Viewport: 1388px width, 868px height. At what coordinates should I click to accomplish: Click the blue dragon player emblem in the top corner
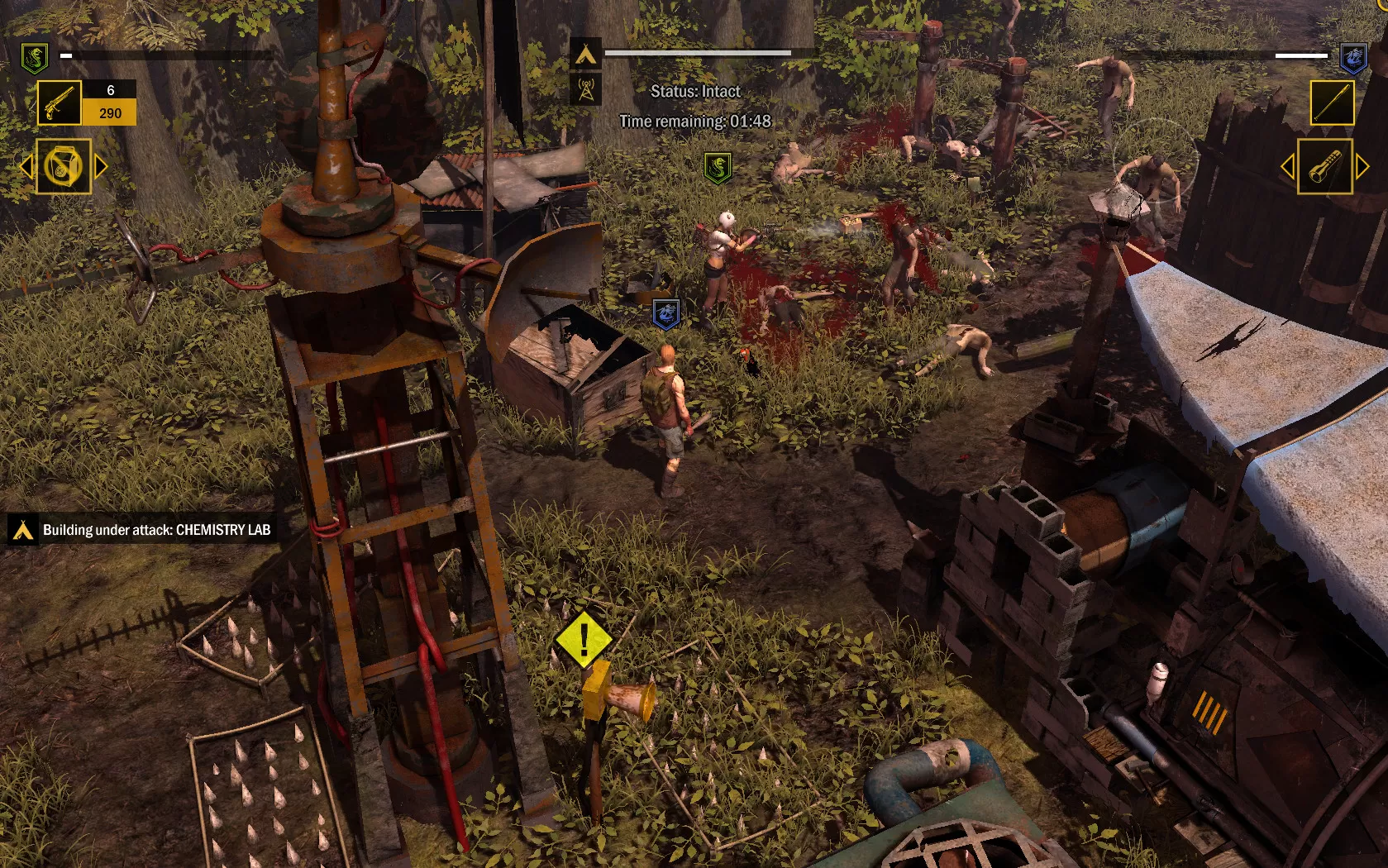point(1352,57)
